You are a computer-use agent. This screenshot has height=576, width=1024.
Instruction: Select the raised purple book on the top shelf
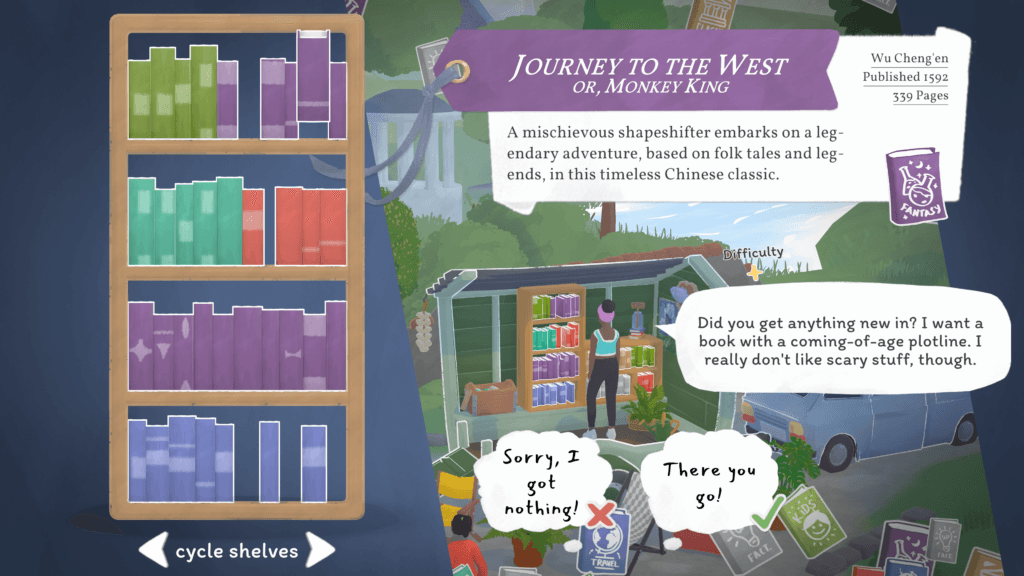(313, 75)
